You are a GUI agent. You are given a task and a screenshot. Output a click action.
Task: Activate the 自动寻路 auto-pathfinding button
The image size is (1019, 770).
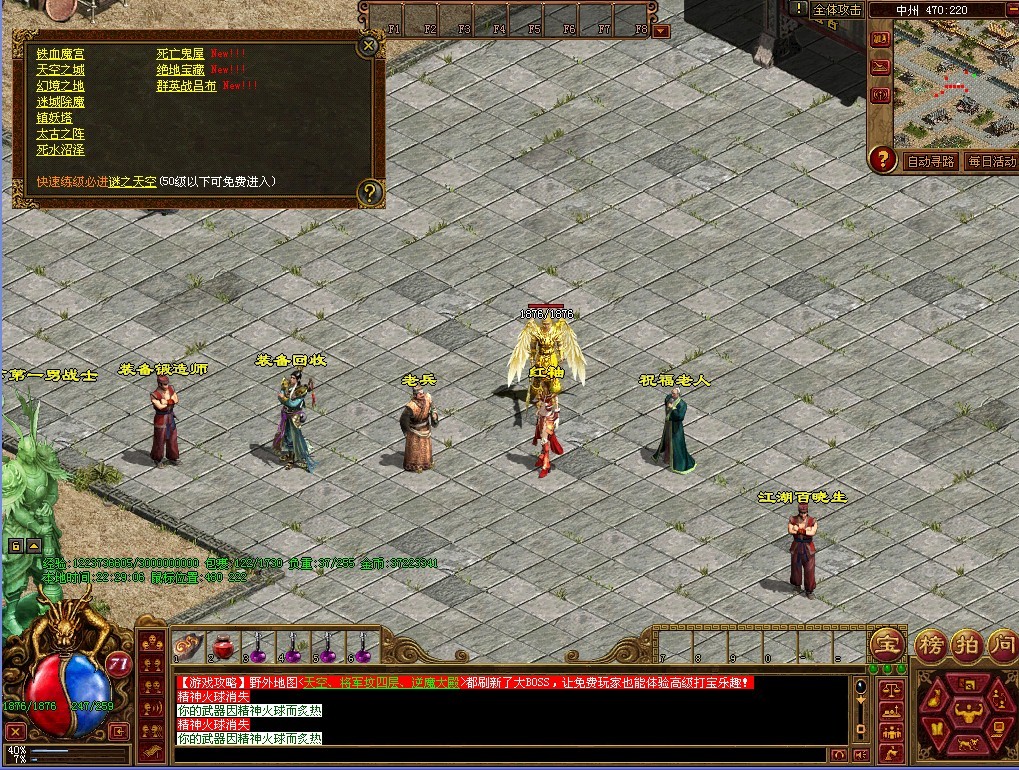930,161
